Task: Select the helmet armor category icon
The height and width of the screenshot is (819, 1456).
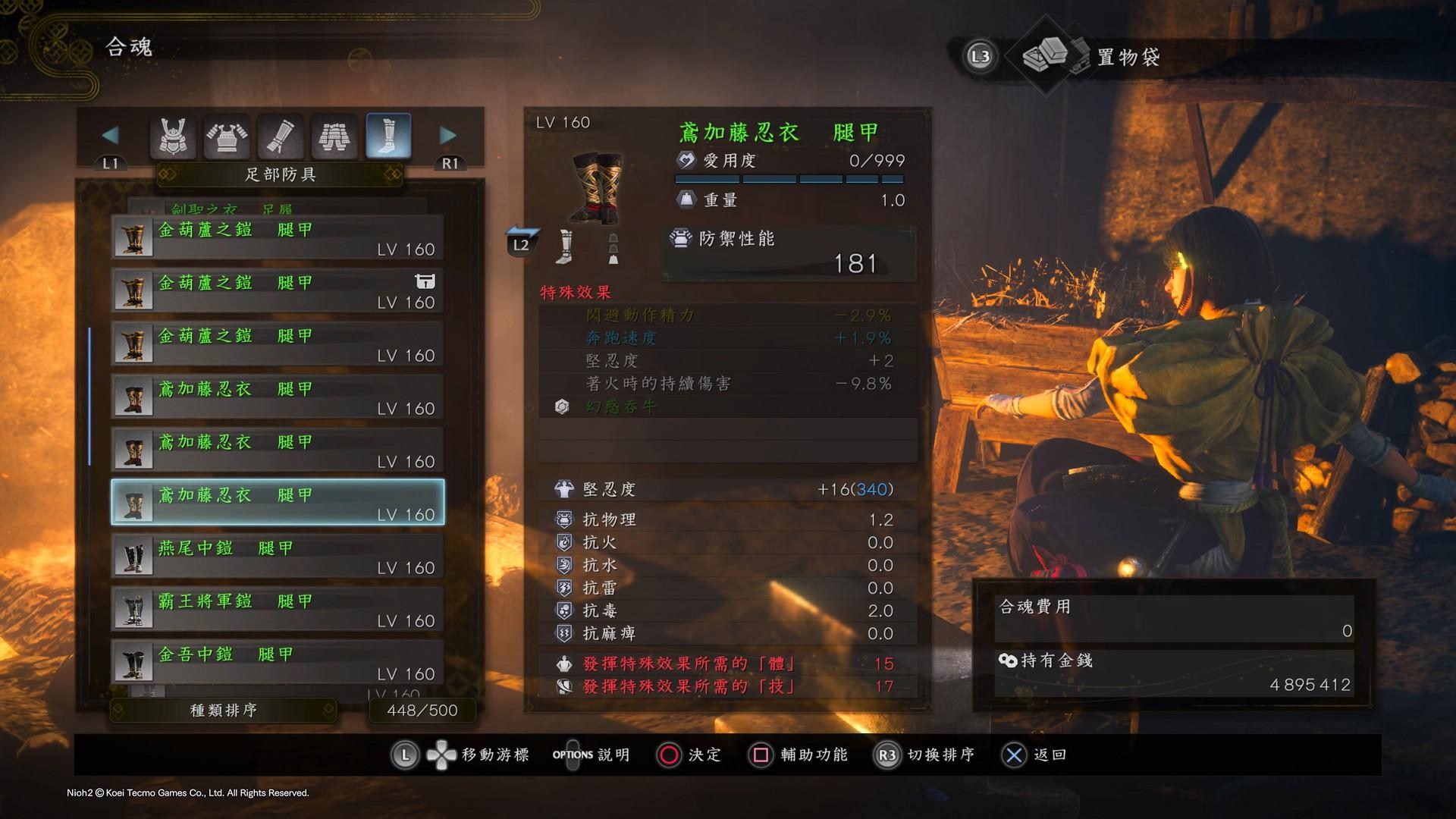Action: (x=173, y=136)
